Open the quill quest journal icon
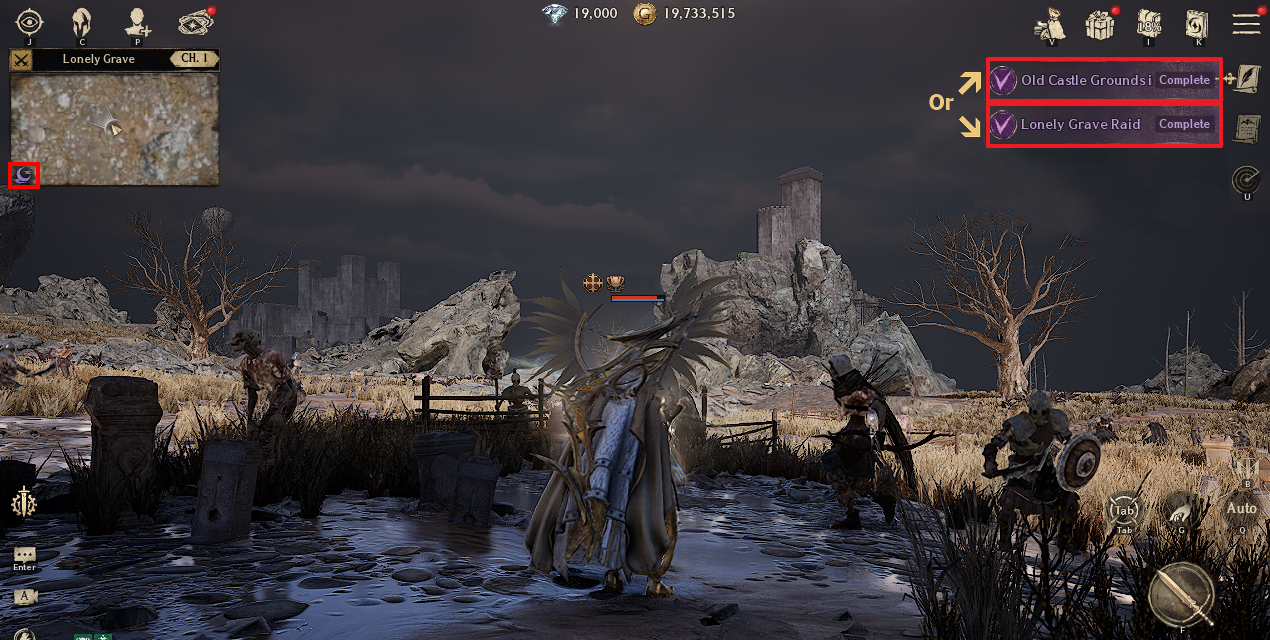Viewport: 1270px width, 640px height. 1246,79
